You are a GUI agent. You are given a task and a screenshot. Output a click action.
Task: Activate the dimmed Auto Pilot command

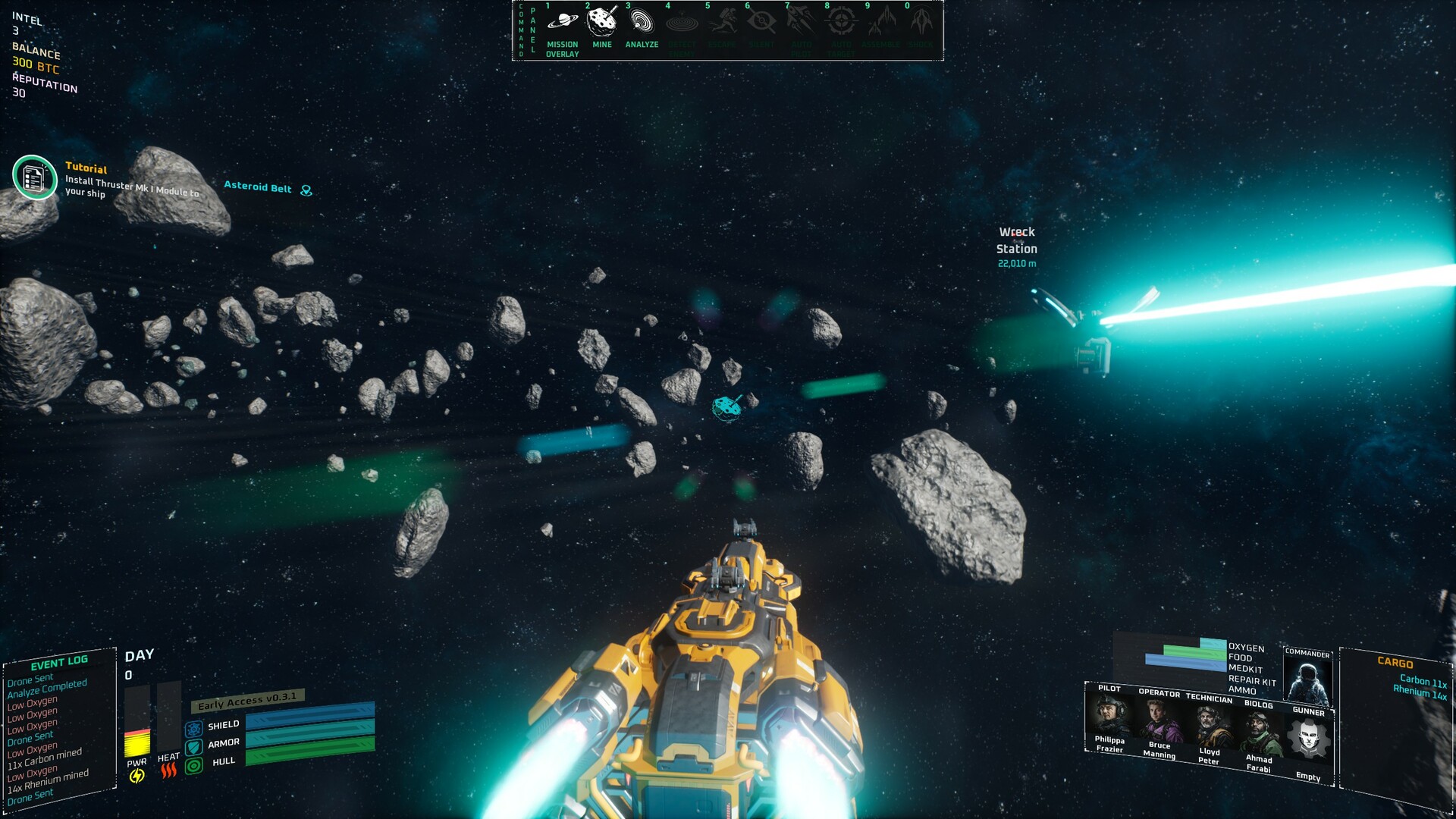[801, 24]
